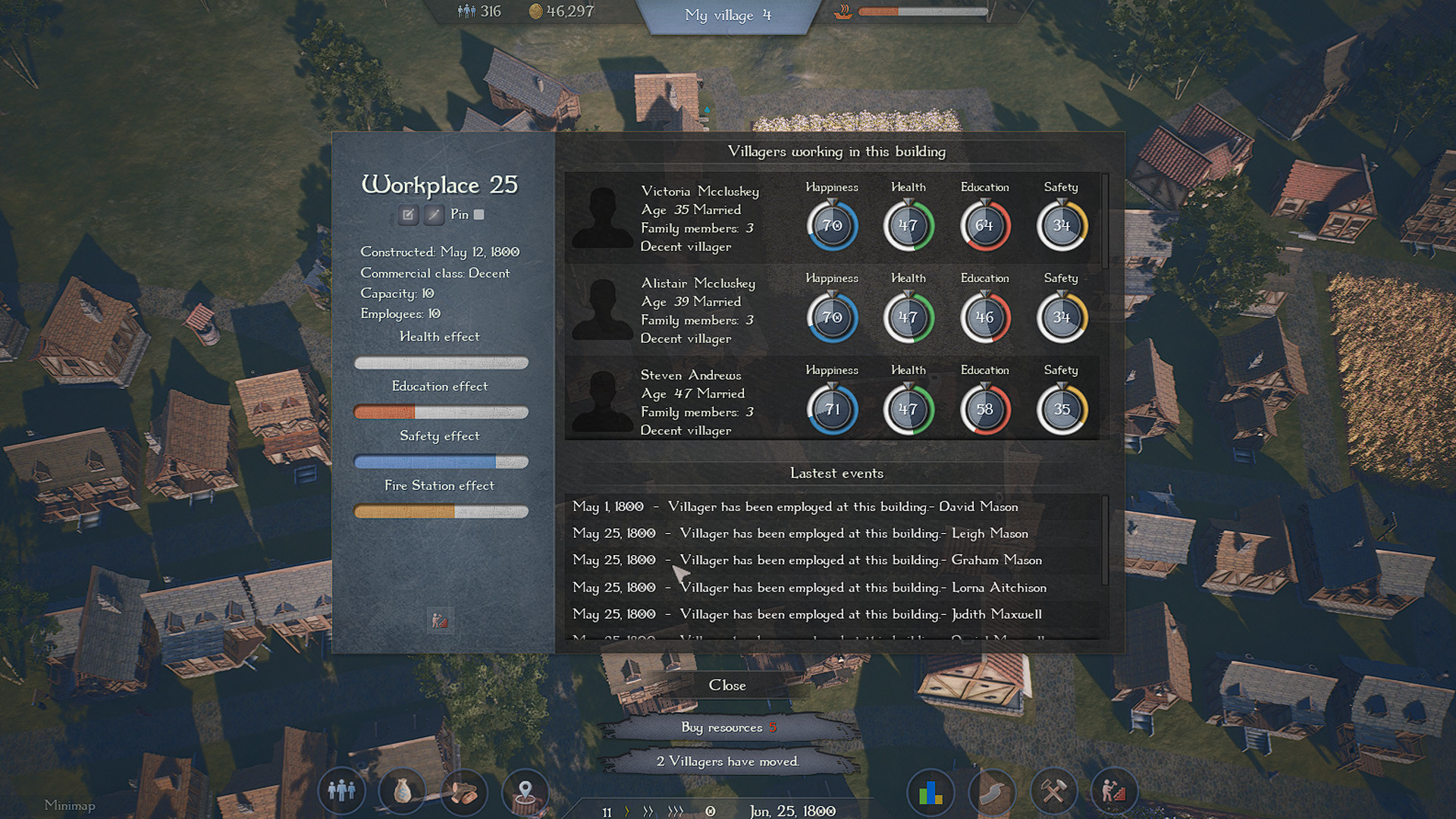
Task: Open the wood resources icon
Action: pyautogui.click(x=463, y=791)
